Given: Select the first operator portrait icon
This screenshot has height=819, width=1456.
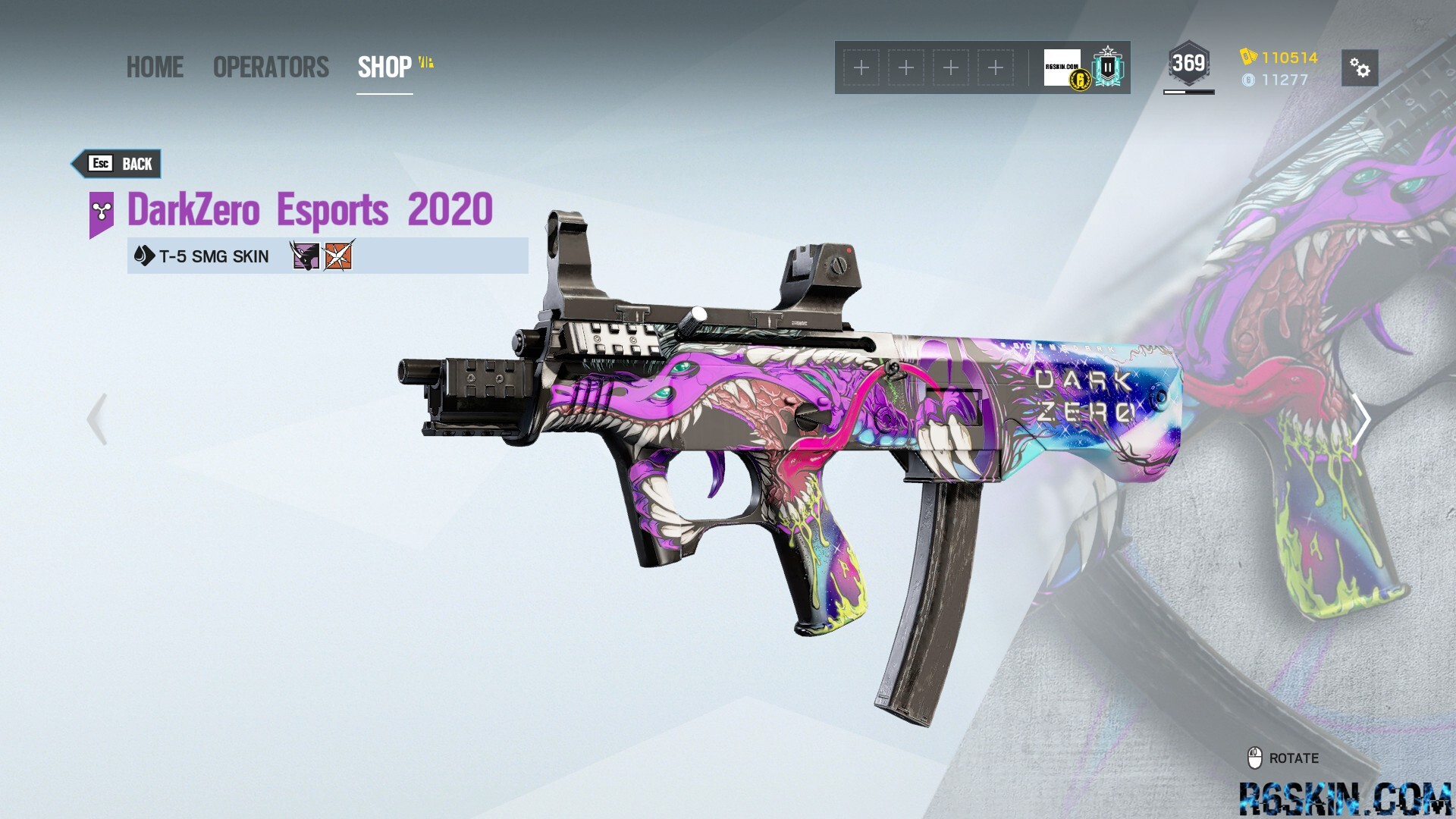Looking at the screenshot, I should tap(306, 256).
